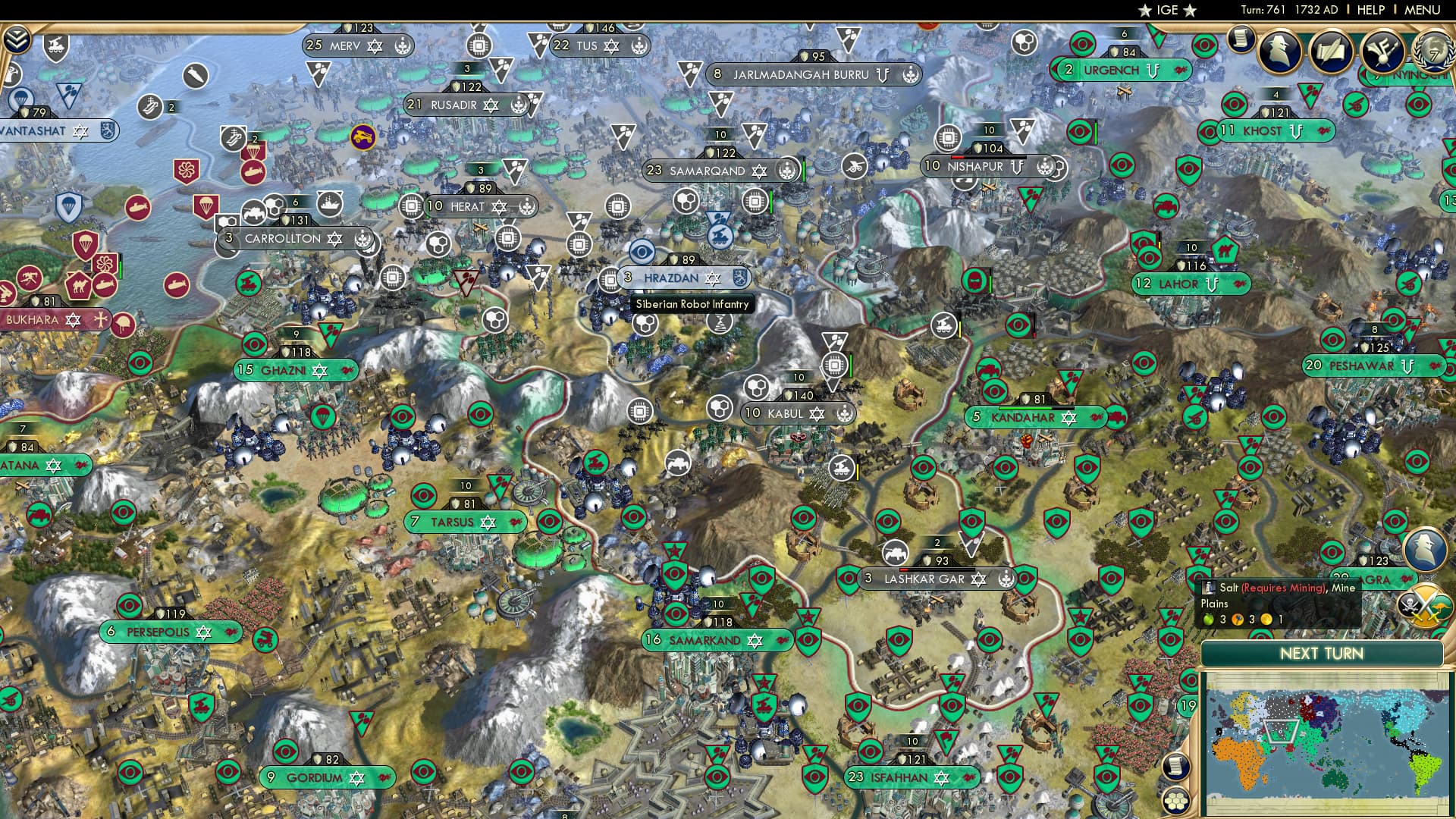Image resolution: width=1456 pixels, height=819 pixels.
Task: Open Persepolis by clicking its city name
Action: click(x=159, y=632)
